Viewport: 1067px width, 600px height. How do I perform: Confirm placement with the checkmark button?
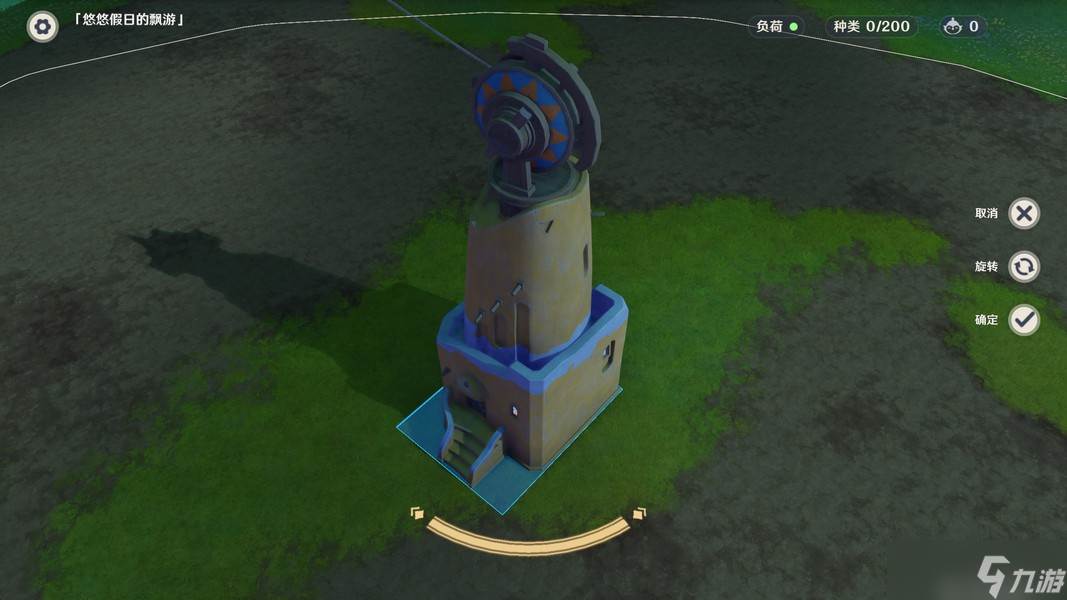(x=1023, y=320)
